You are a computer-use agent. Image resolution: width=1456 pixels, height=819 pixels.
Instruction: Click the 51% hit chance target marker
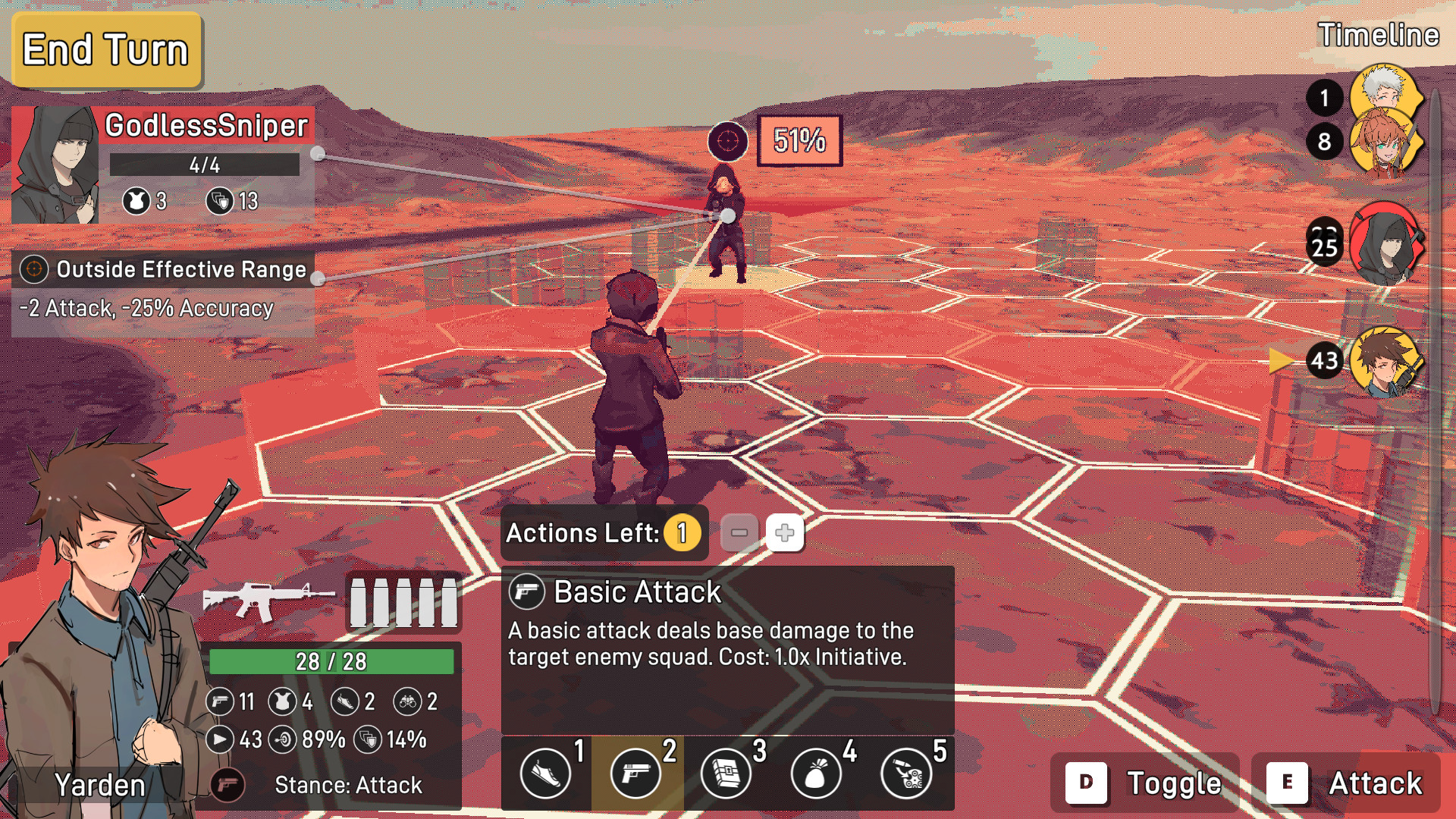click(x=799, y=140)
